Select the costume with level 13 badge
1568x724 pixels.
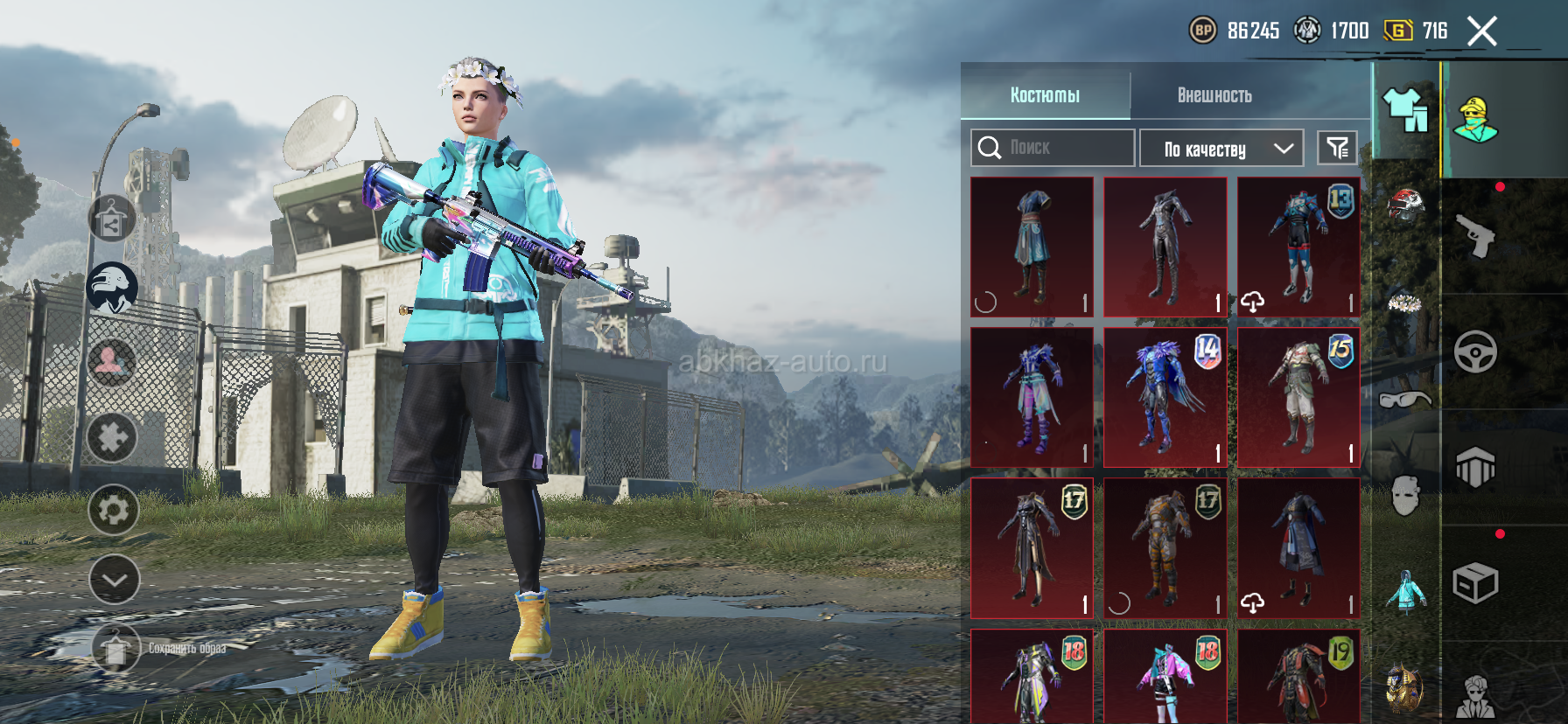pyautogui.click(x=1298, y=247)
